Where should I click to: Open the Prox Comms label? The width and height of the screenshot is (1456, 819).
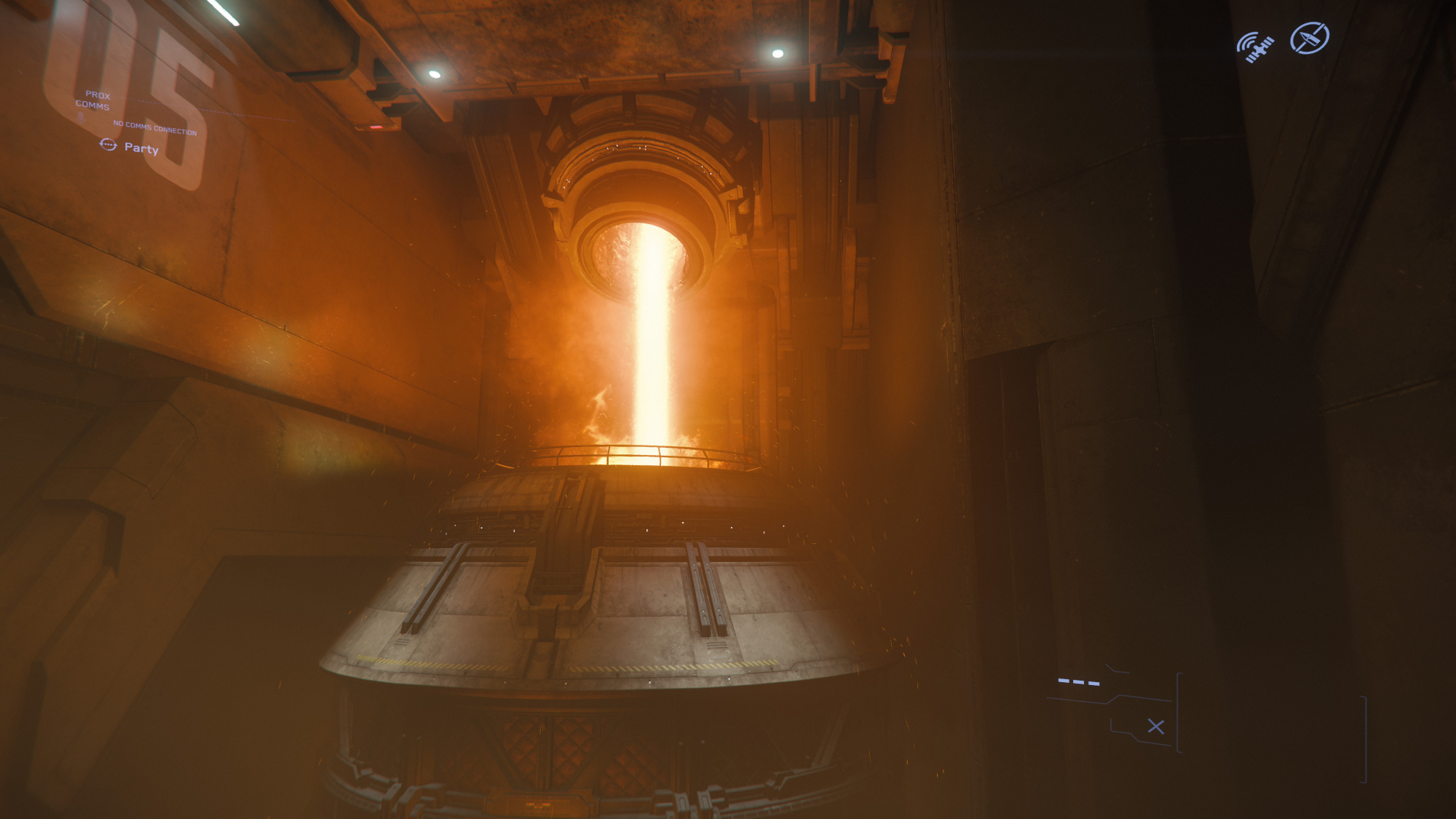click(x=94, y=100)
